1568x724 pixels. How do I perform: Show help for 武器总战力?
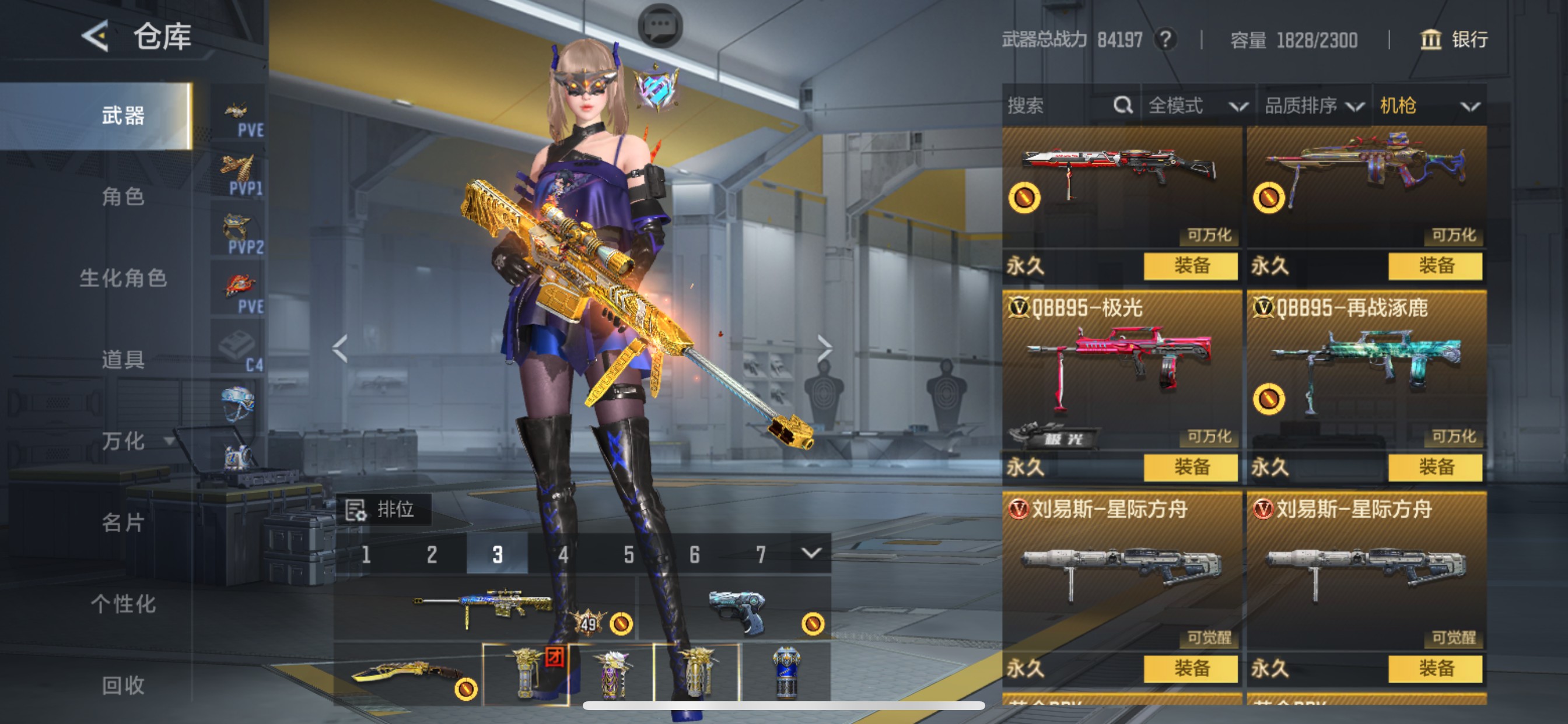(x=1165, y=40)
